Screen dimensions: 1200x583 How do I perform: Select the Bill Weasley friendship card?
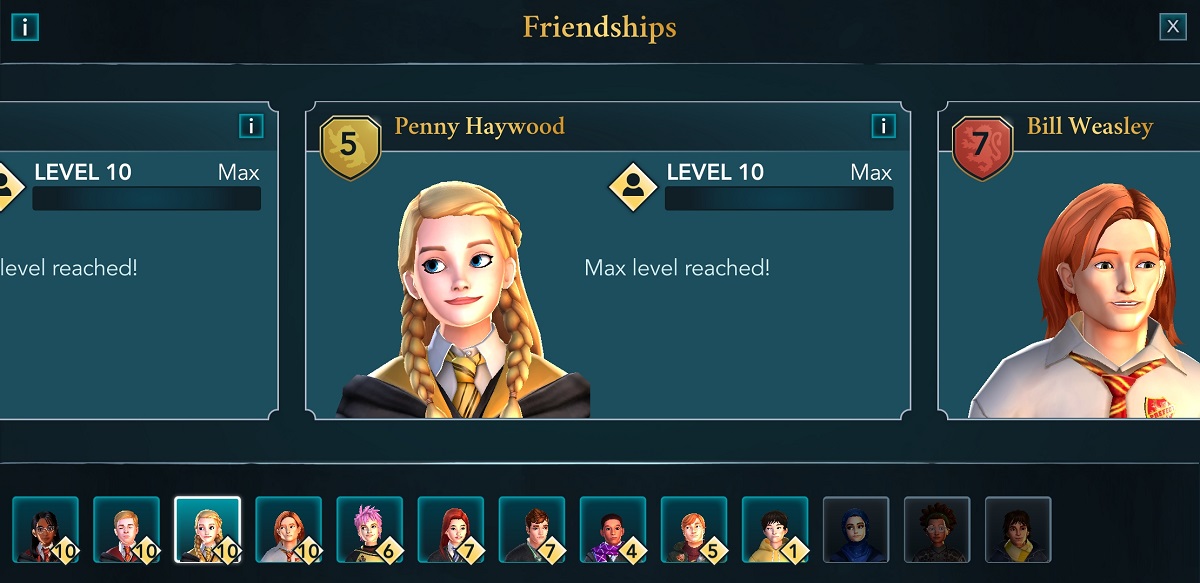[1070, 260]
